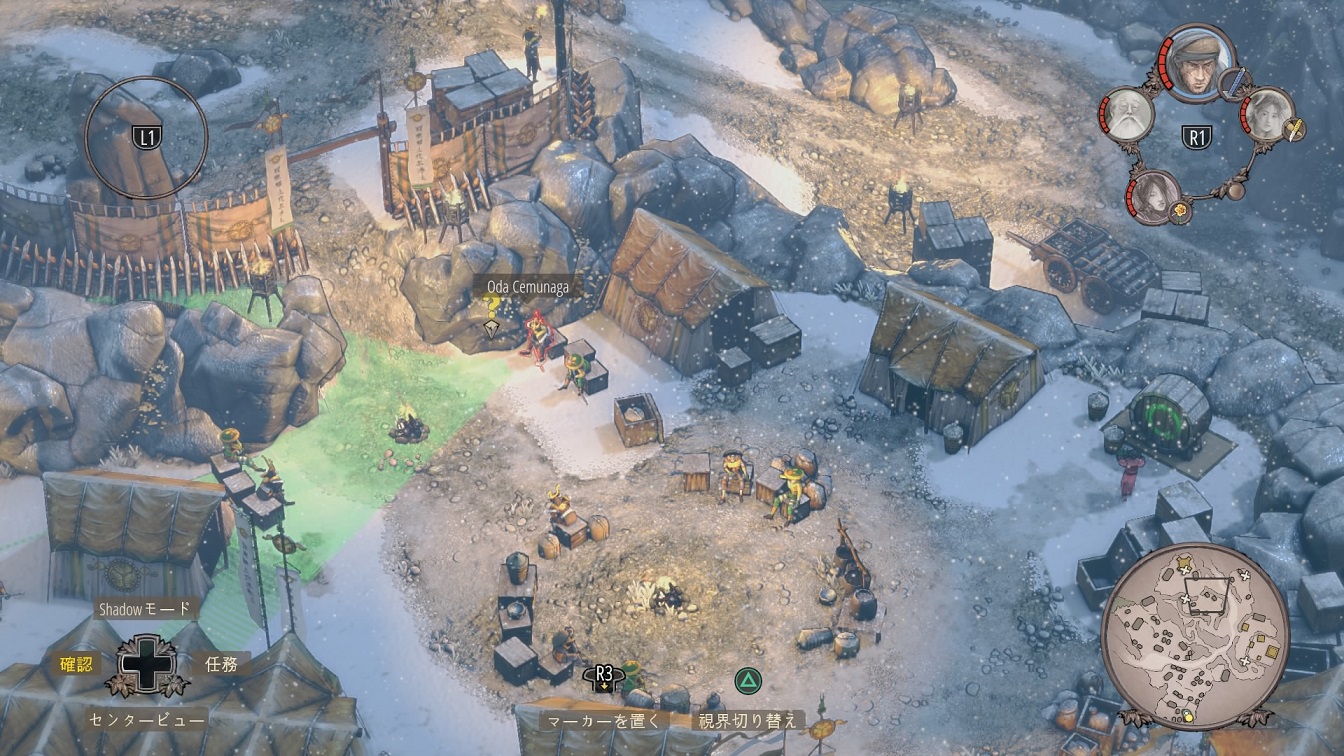Select the センタービュー option
The height and width of the screenshot is (756, 1344).
(x=147, y=719)
